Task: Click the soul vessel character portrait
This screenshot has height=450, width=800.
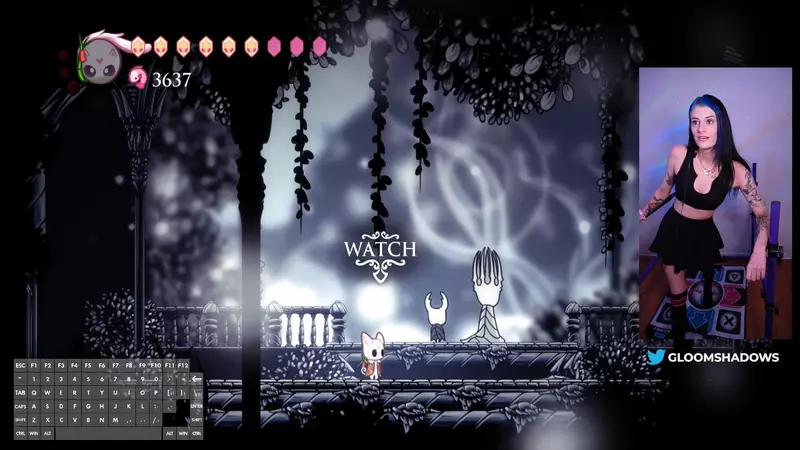Action: coord(103,56)
